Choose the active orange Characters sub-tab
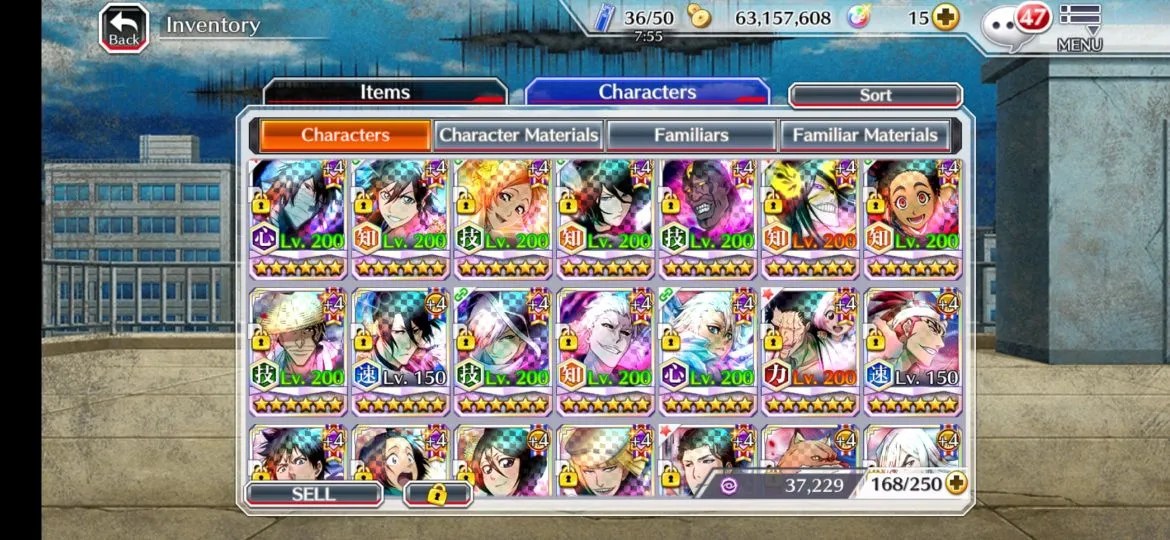The height and width of the screenshot is (540, 1170). [x=345, y=135]
